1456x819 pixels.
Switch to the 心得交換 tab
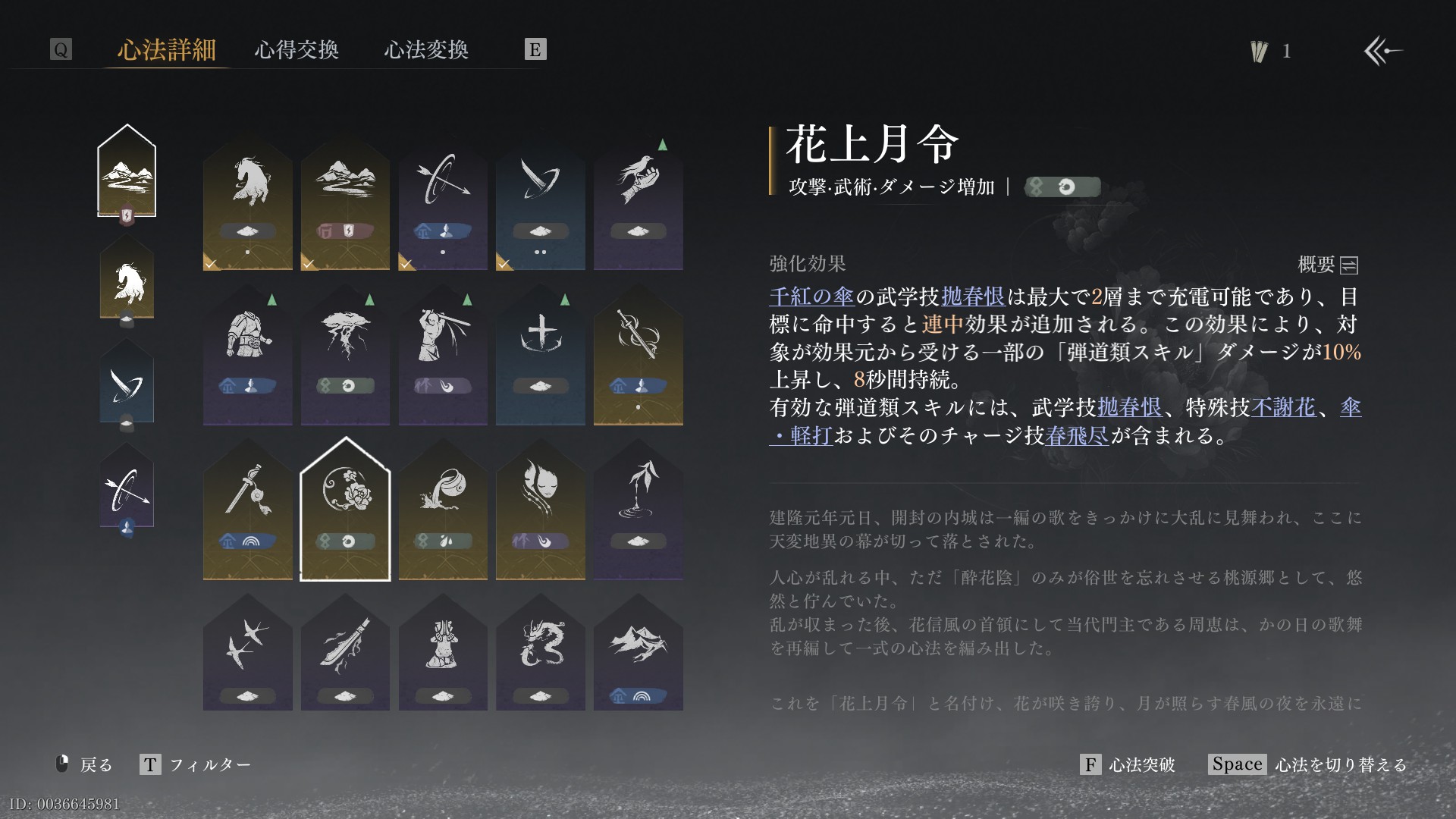coord(297,50)
